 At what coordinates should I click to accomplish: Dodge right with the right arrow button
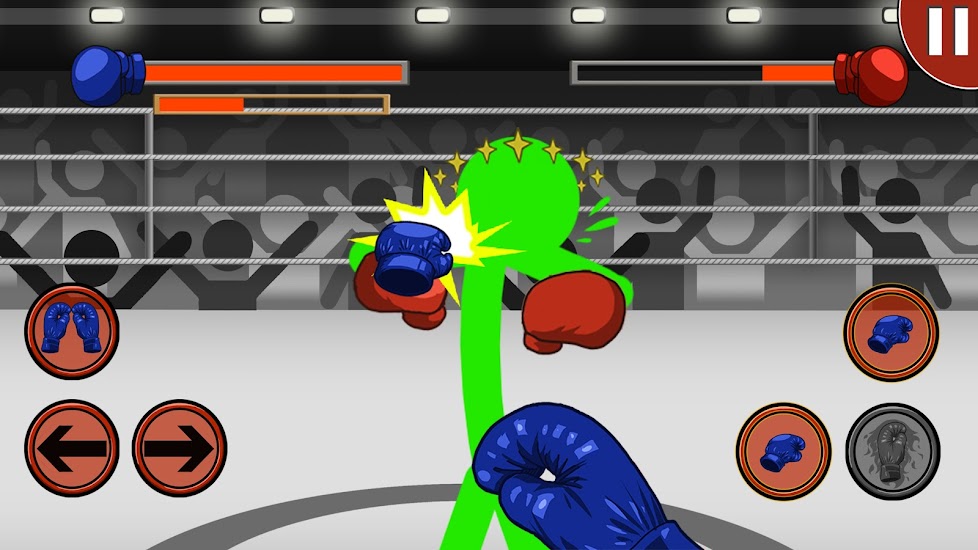pos(180,447)
